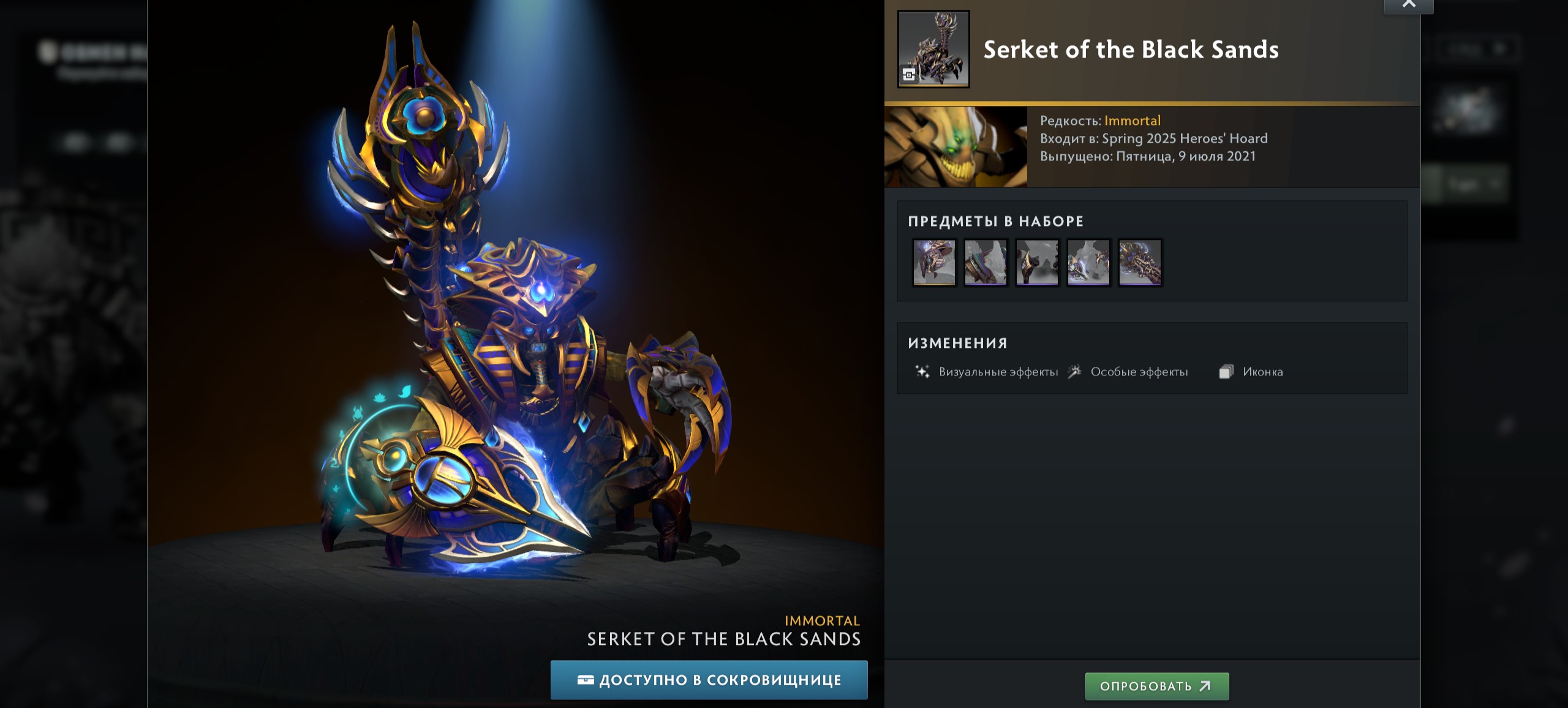Image resolution: width=1568 pixels, height=708 pixels.
Task: Open the ДОСТУПНО В СОКРОВИЩНИЦЕ treasure button
Action: [x=709, y=680]
